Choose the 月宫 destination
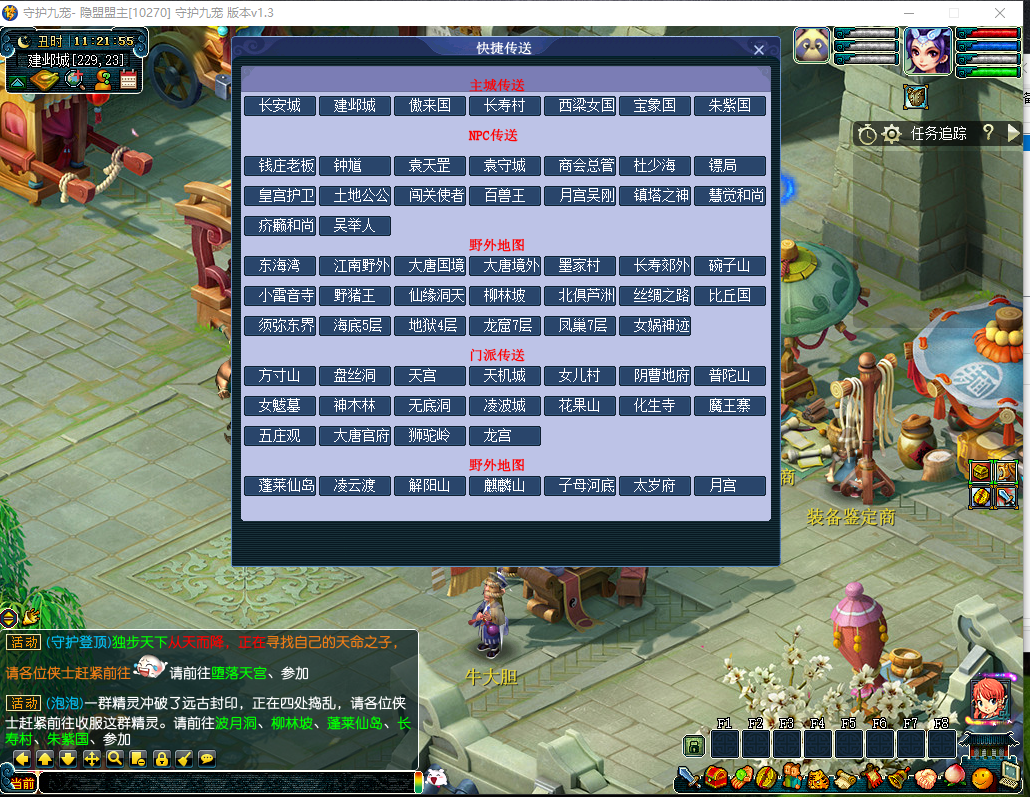This screenshot has width=1030, height=797. [x=730, y=486]
